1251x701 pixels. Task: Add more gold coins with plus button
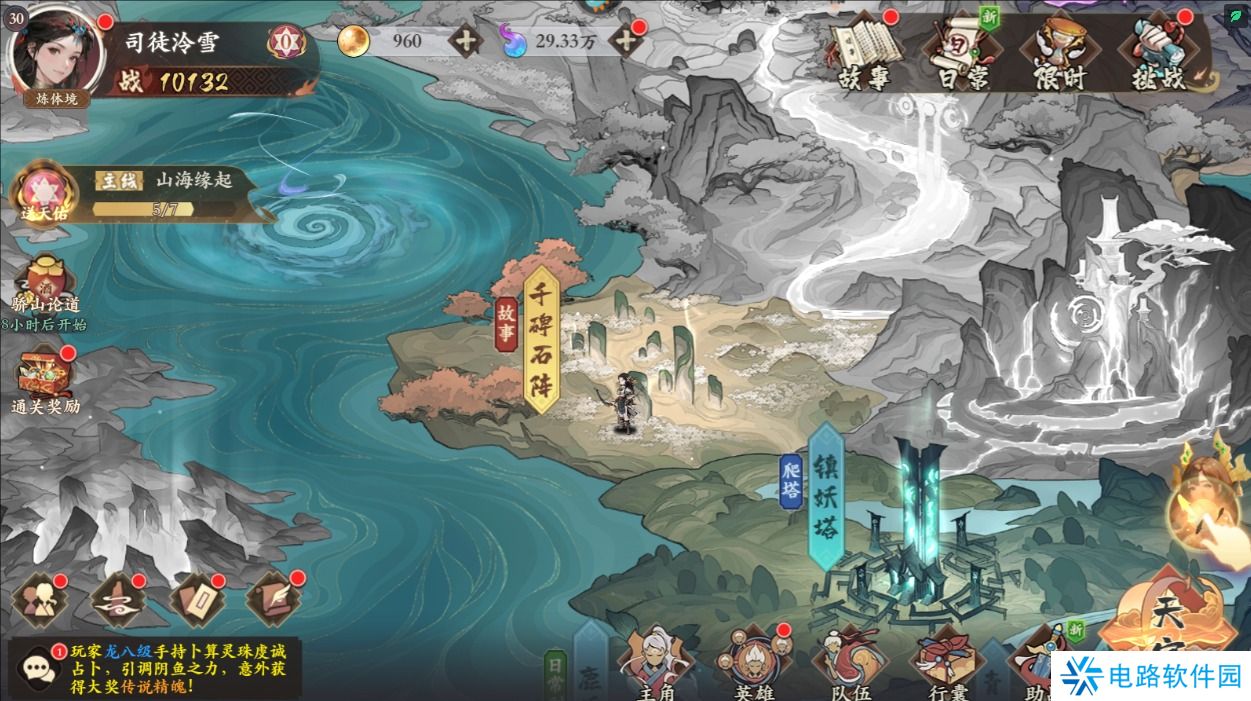click(465, 41)
